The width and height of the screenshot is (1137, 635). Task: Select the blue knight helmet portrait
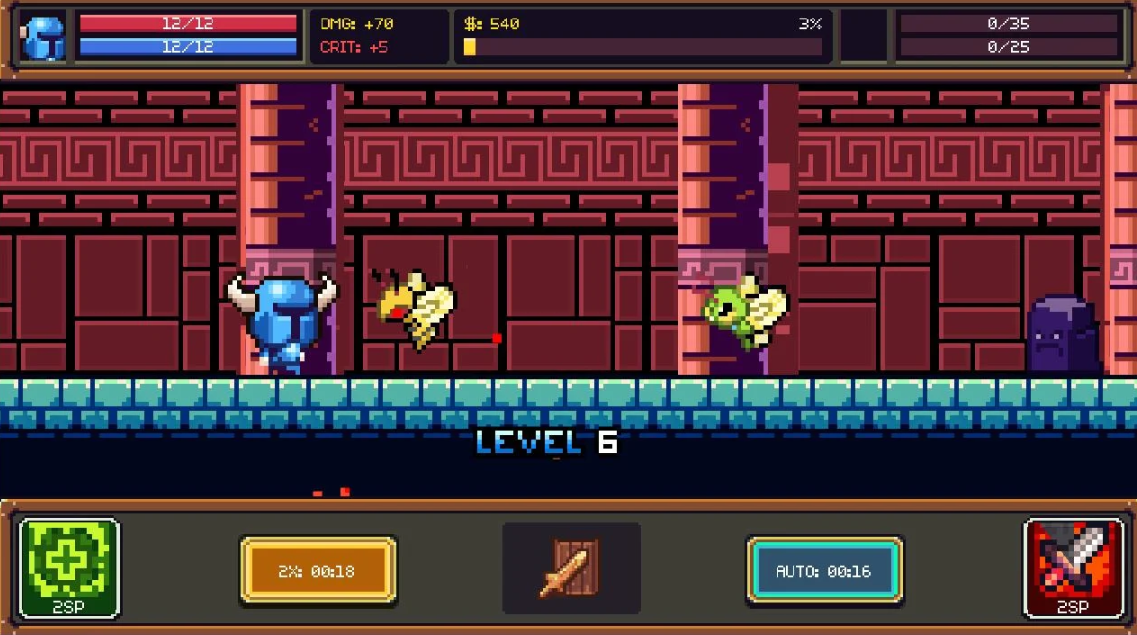(43, 38)
